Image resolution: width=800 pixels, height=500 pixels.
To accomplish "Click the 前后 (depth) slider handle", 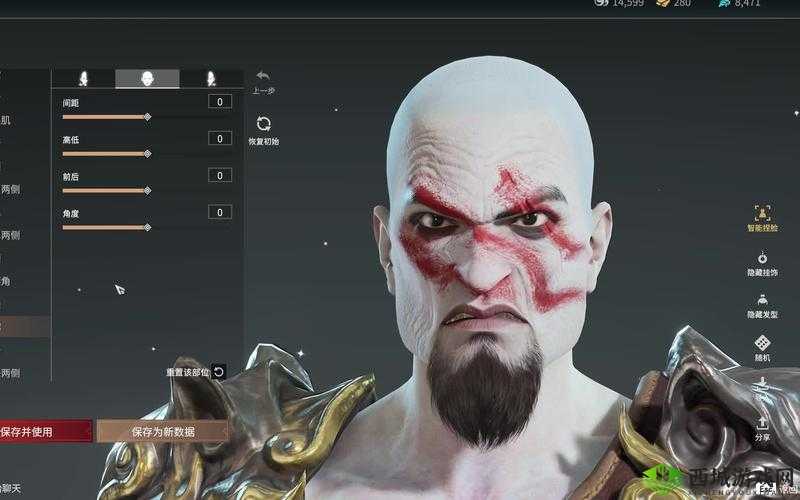I will pos(147,190).
